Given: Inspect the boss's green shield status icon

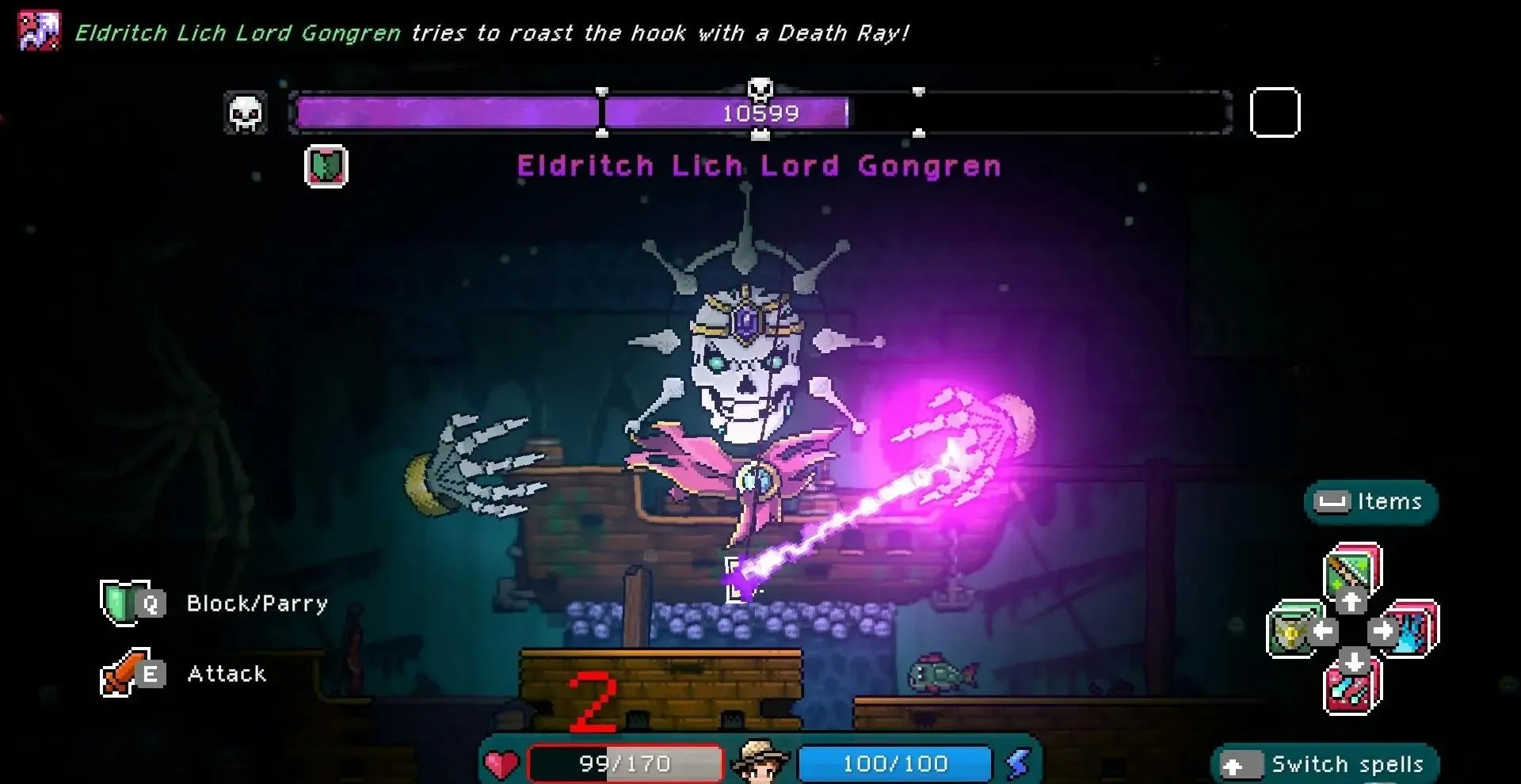Looking at the screenshot, I should point(326,166).
